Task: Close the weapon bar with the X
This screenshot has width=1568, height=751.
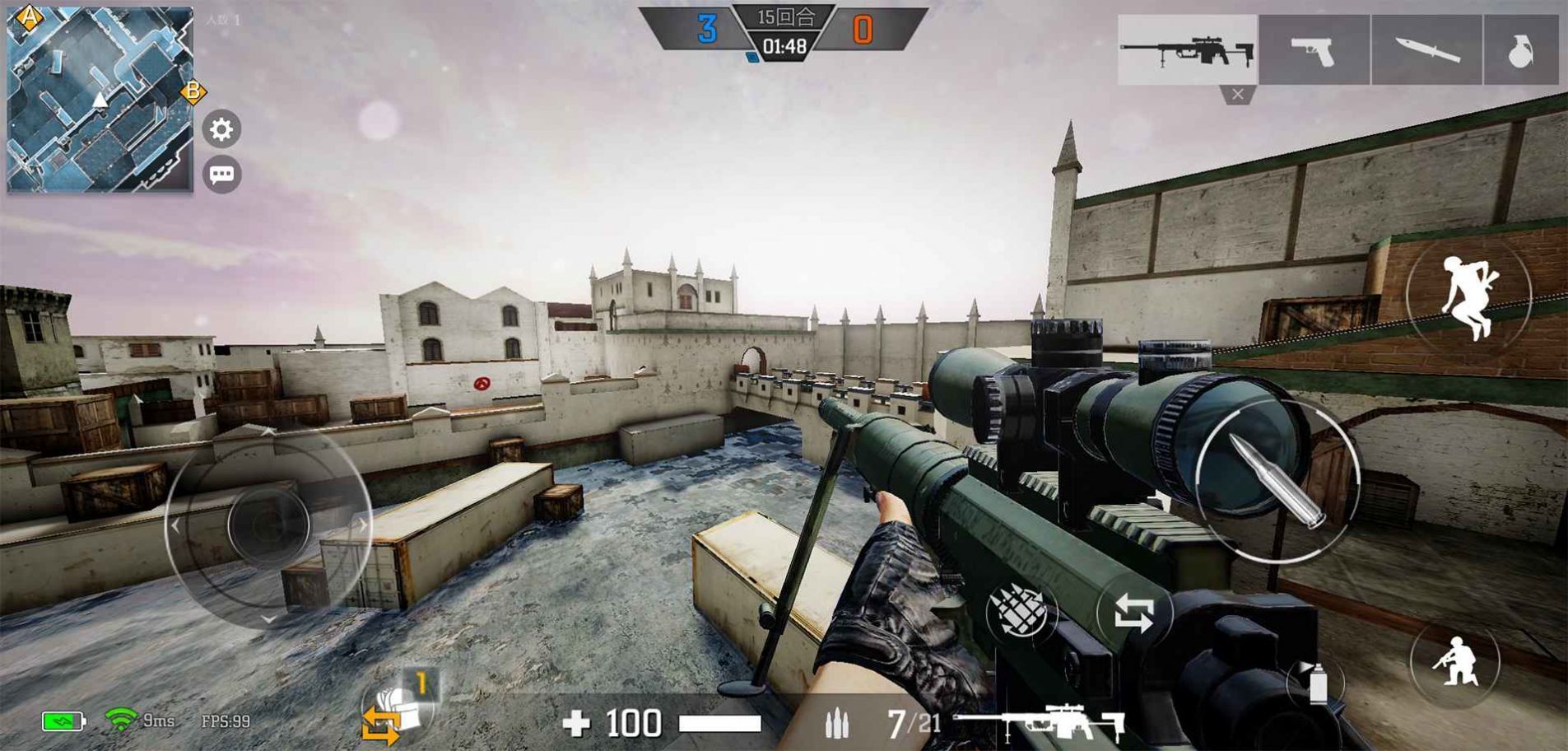Action: 1237,95
